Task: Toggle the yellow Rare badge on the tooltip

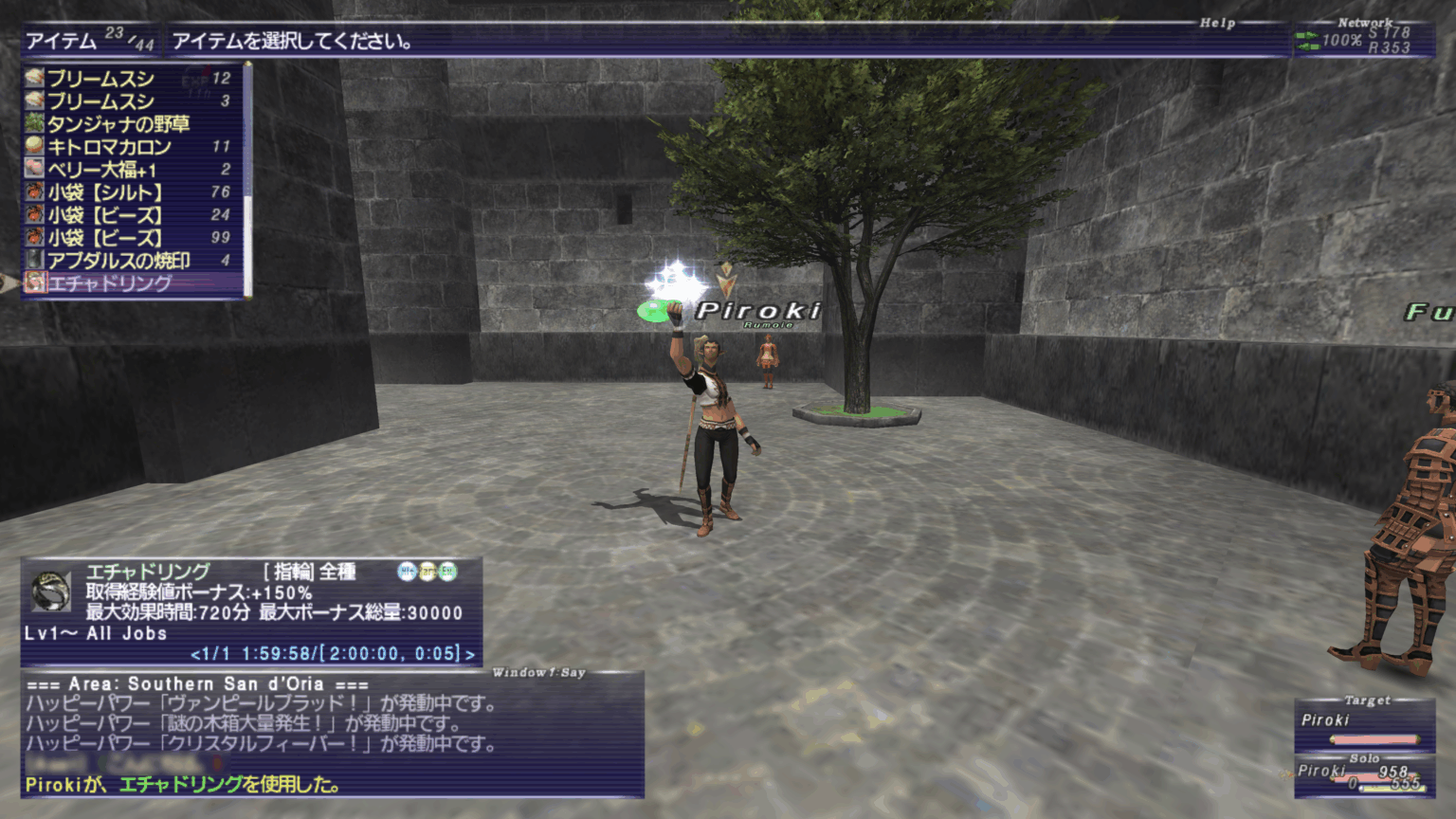Action: 427,570
